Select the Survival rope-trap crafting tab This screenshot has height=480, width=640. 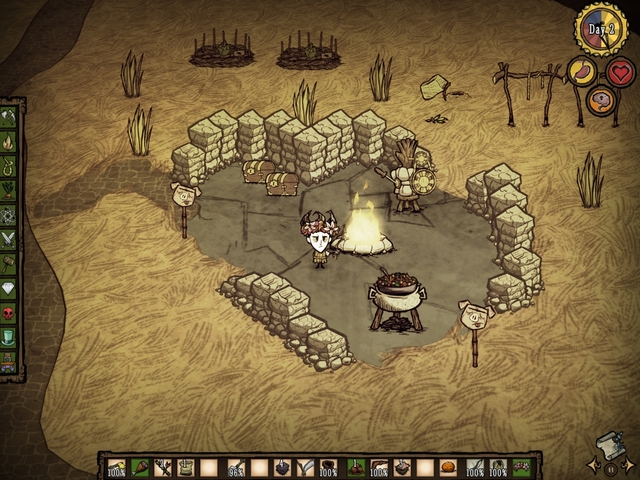[12, 164]
